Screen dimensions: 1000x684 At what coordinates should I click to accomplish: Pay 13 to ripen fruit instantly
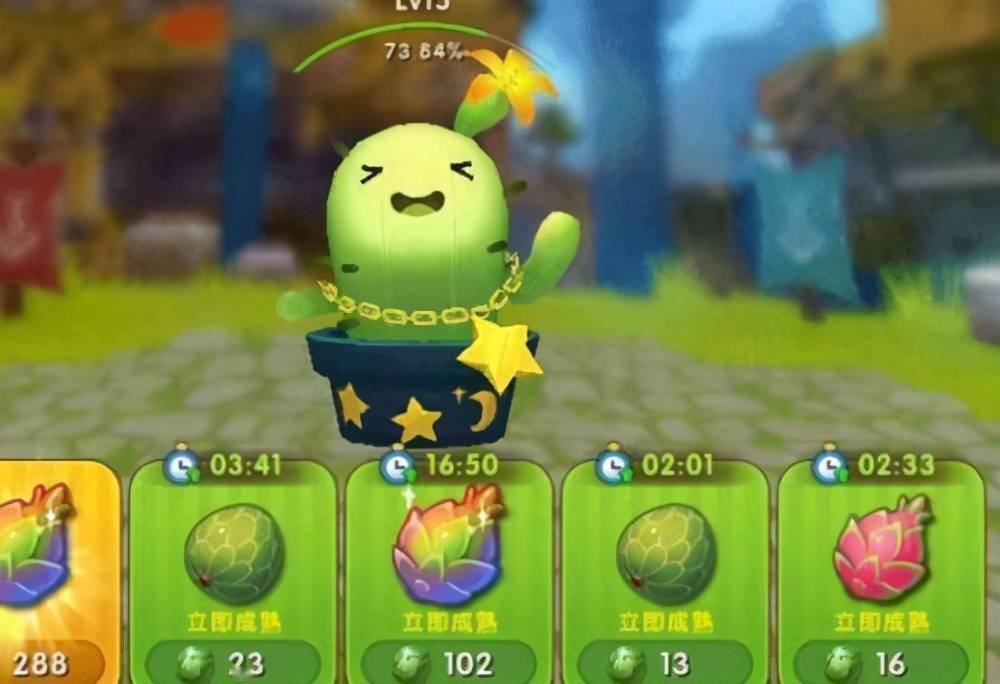665,663
